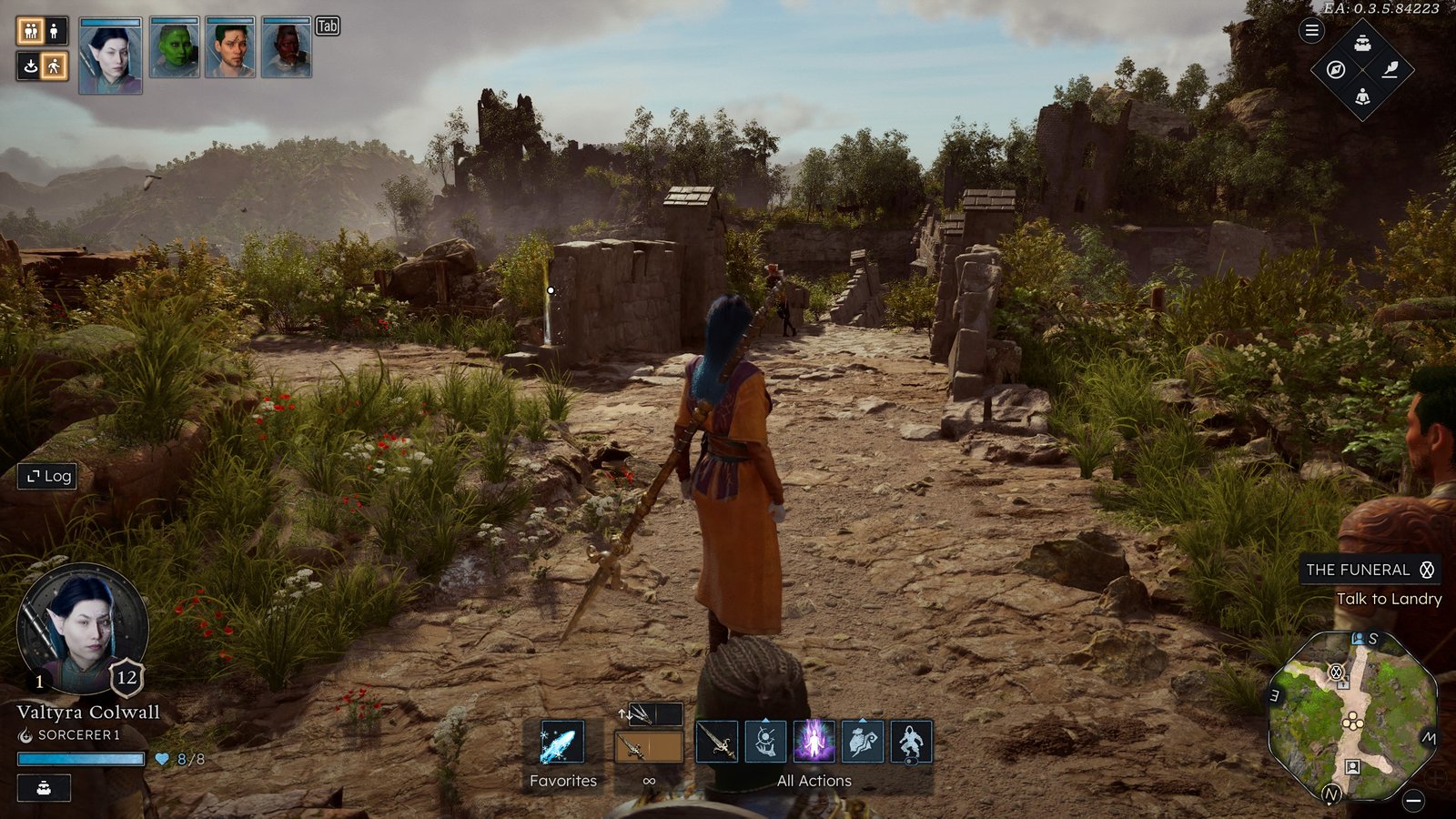Toggle the hooded sneaking figure action
The width and height of the screenshot is (1456, 819).
point(911,742)
